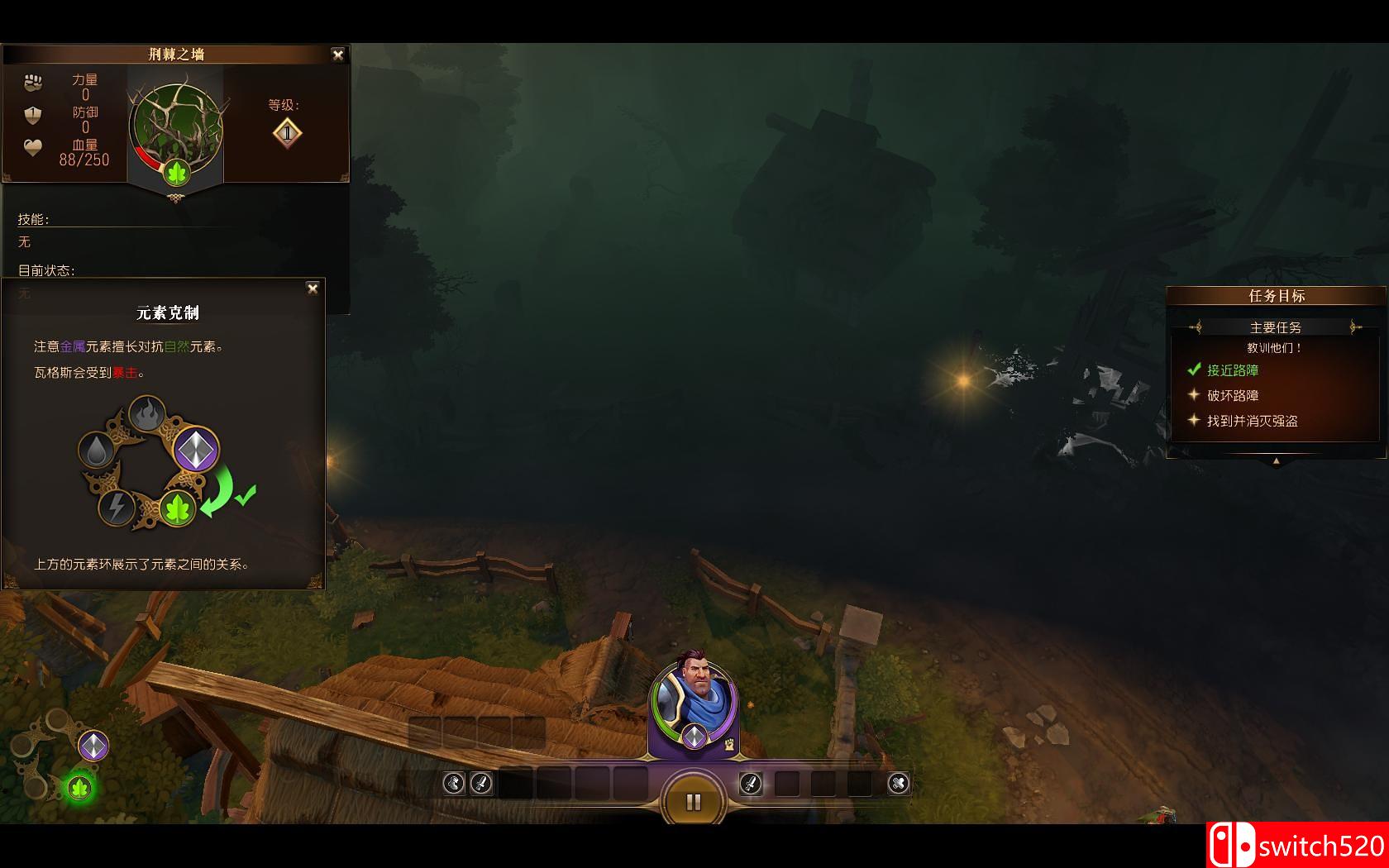Click the crossed-bones icon at the bar's right end
The height and width of the screenshot is (868, 1389).
[x=899, y=782]
